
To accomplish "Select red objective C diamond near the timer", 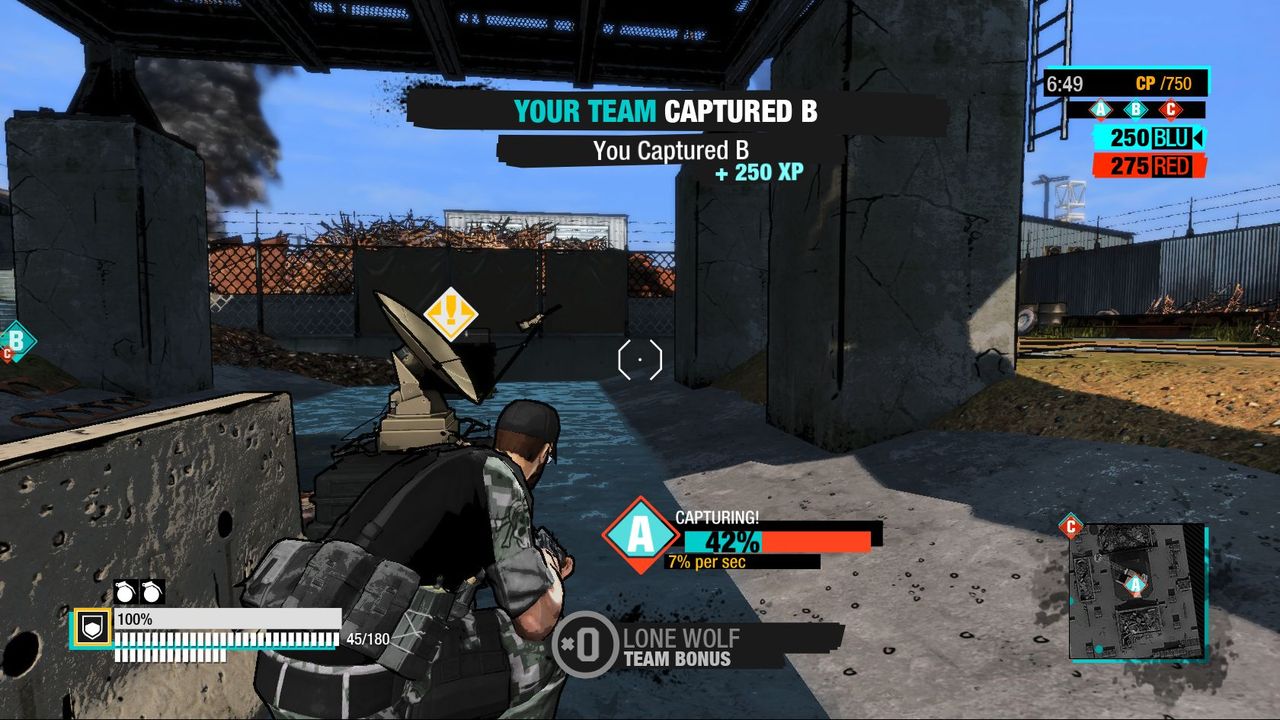I will coord(1171,109).
